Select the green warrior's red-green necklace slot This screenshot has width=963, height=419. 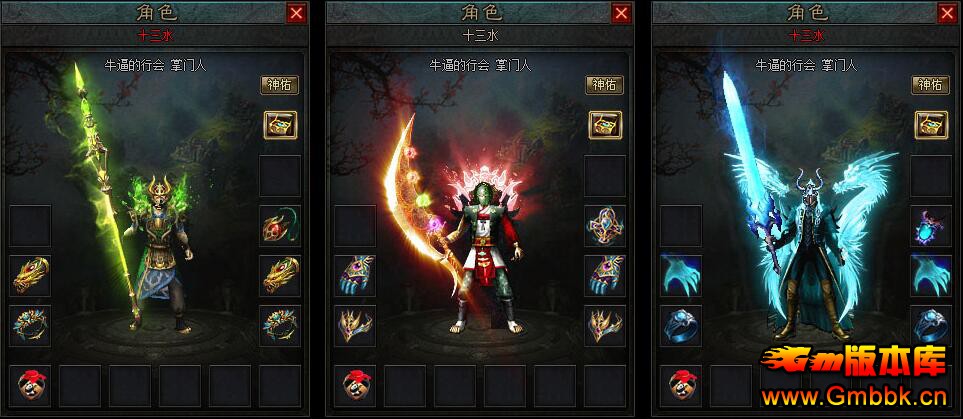point(279,226)
